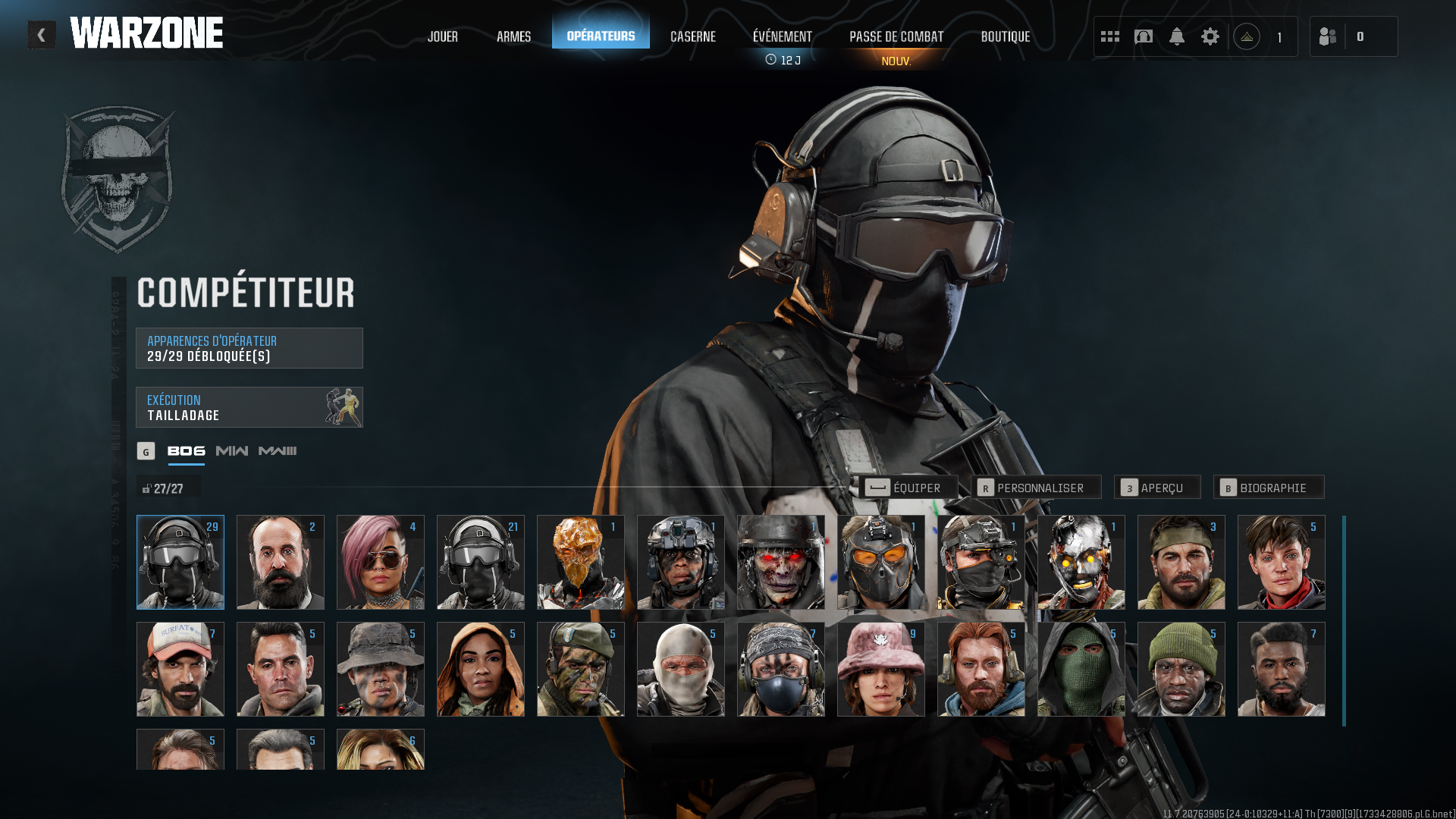Pick the operator wearing a pink bucket hat
Screen dimensions: 1456x819
click(880, 670)
